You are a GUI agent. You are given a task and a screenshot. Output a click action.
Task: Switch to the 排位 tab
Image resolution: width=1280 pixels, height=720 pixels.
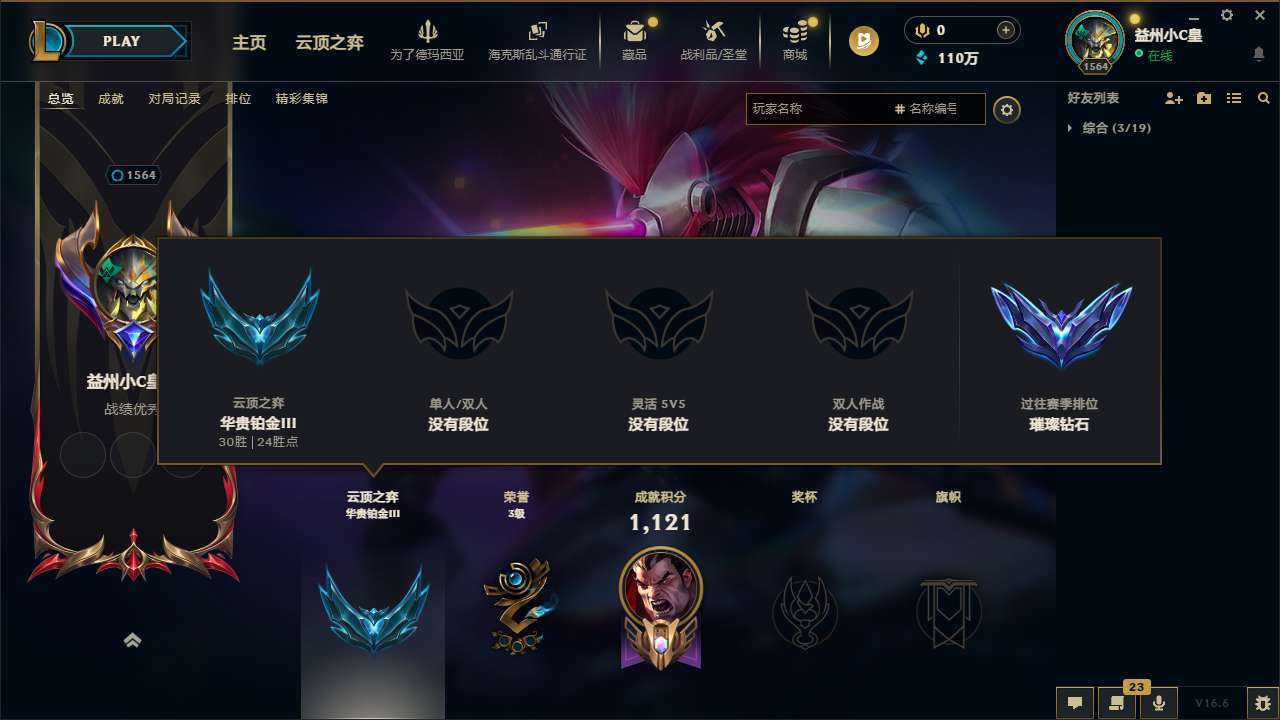coord(239,99)
